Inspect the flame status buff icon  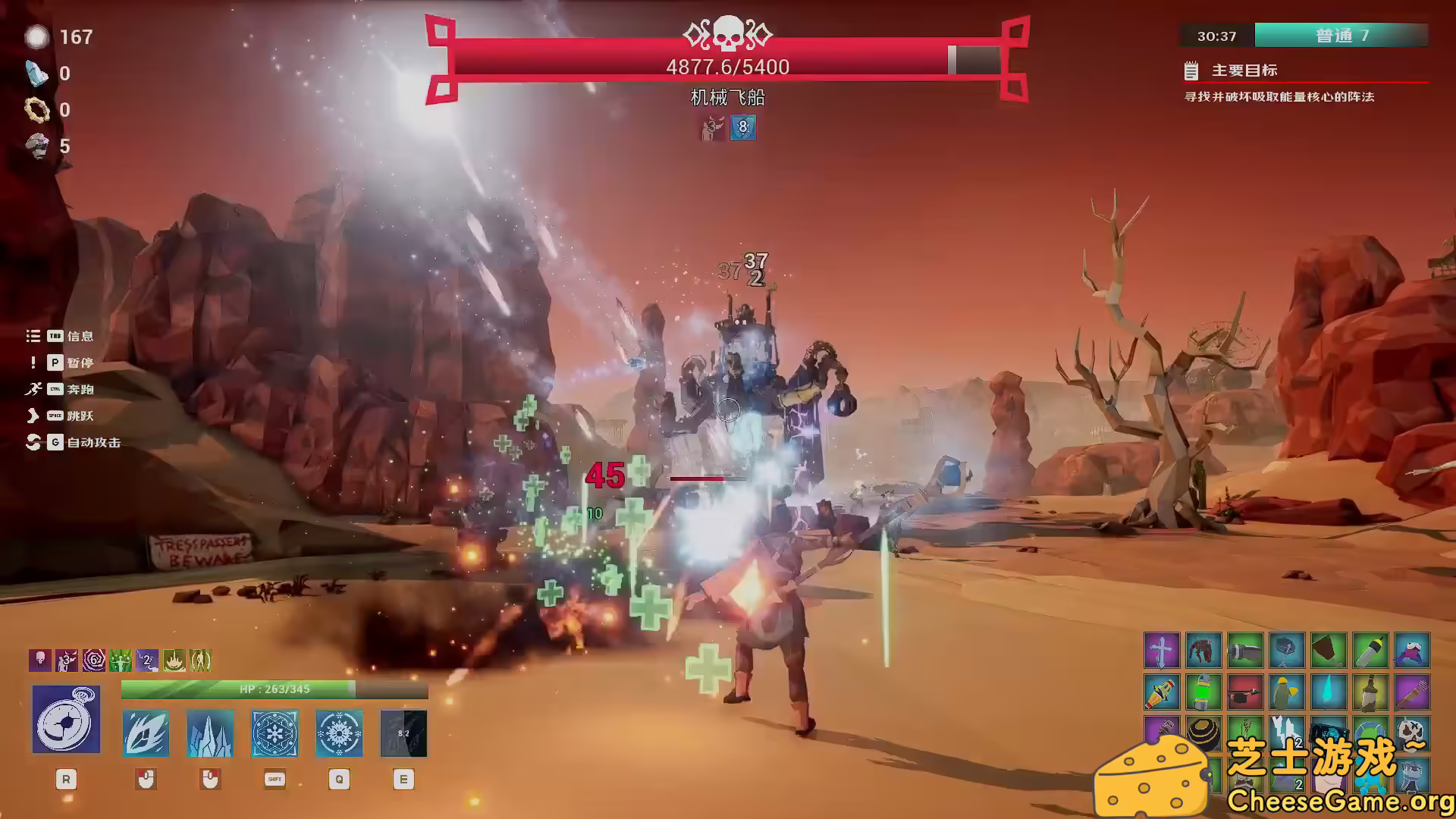point(174,661)
